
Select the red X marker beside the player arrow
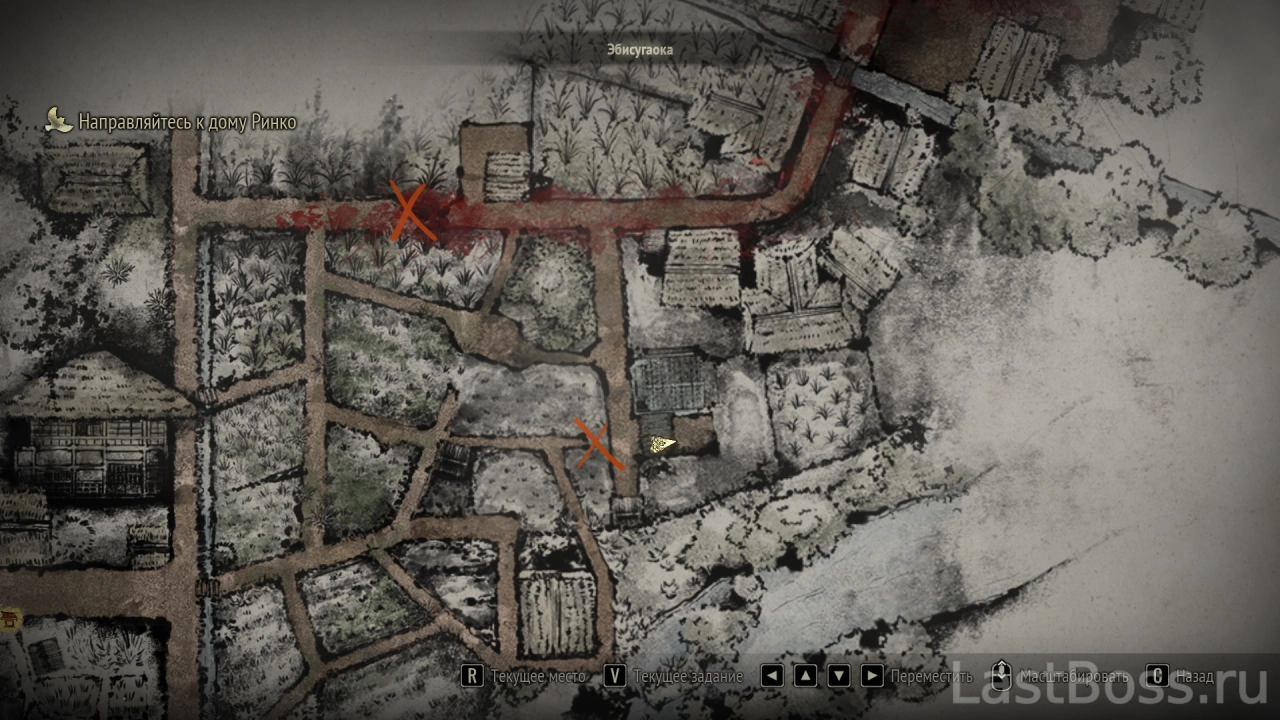coord(598,444)
